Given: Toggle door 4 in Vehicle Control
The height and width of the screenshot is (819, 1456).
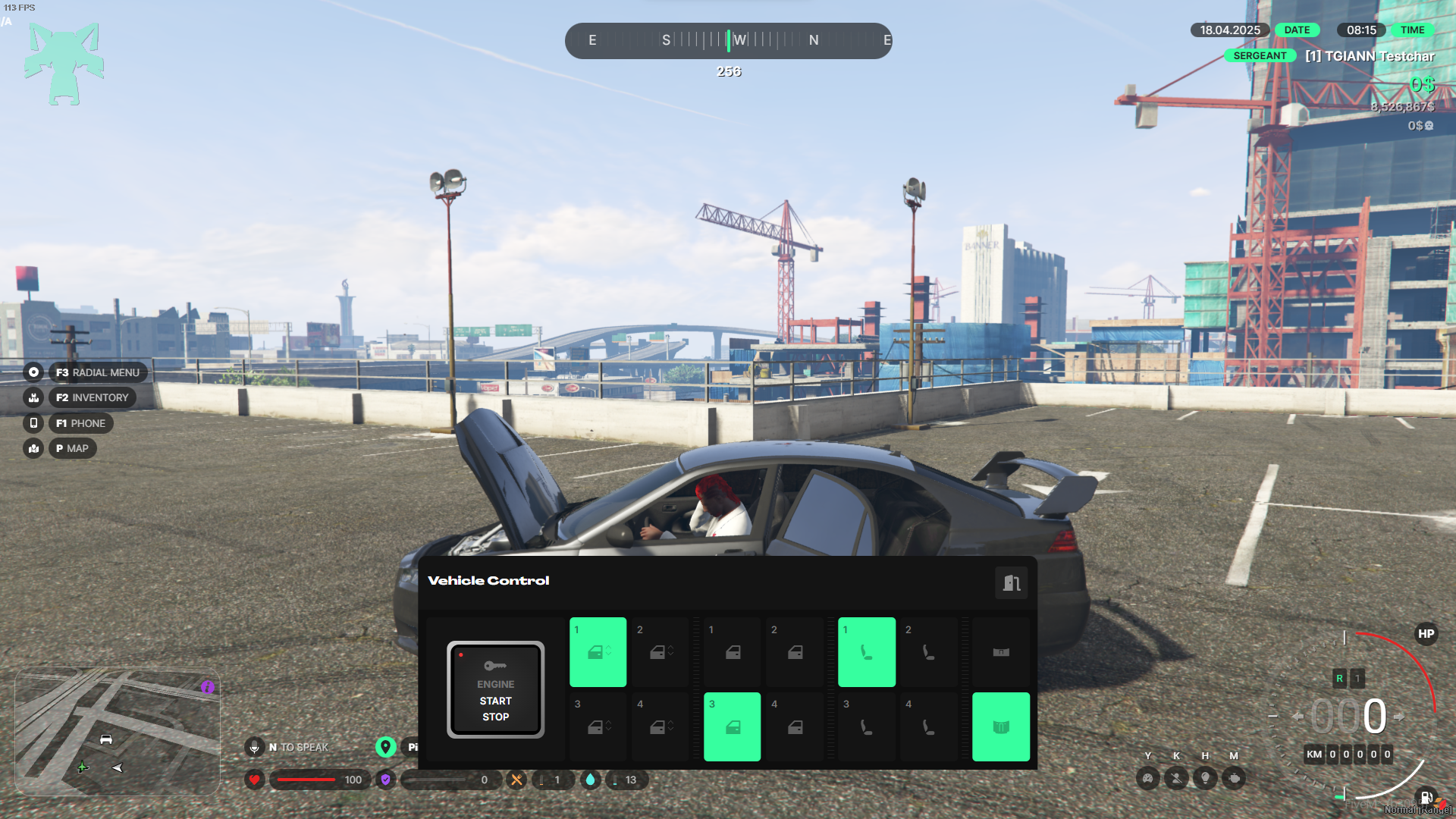Looking at the screenshot, I should click(x=794, y=726).
